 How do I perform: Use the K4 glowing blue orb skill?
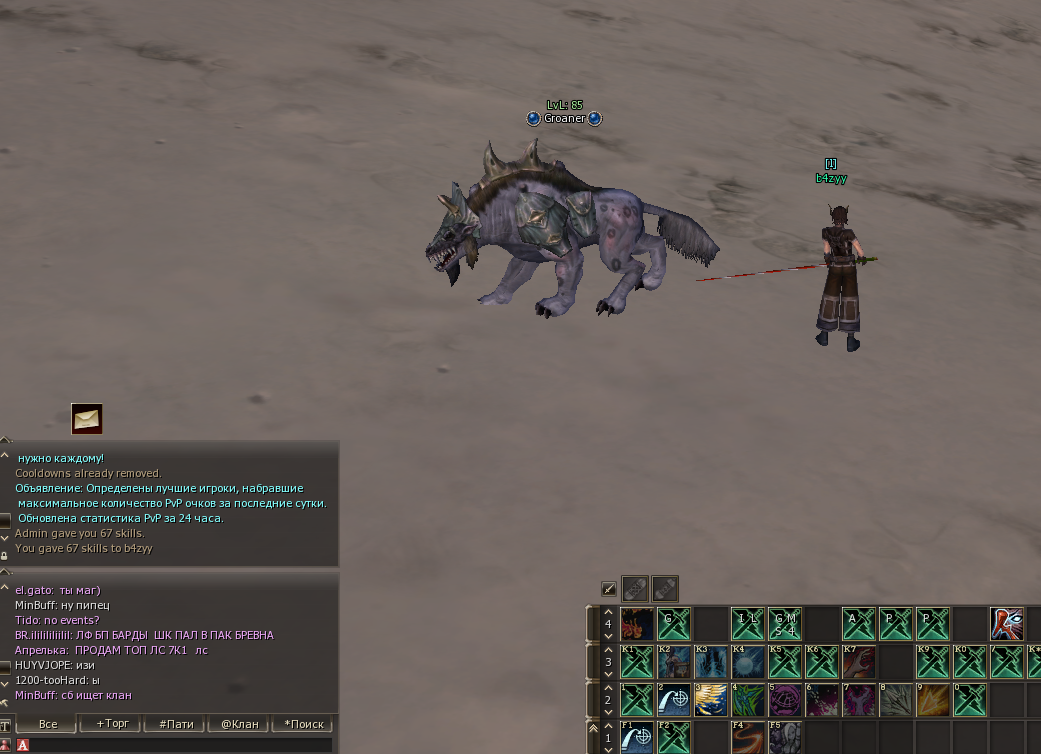pos(748,662)
